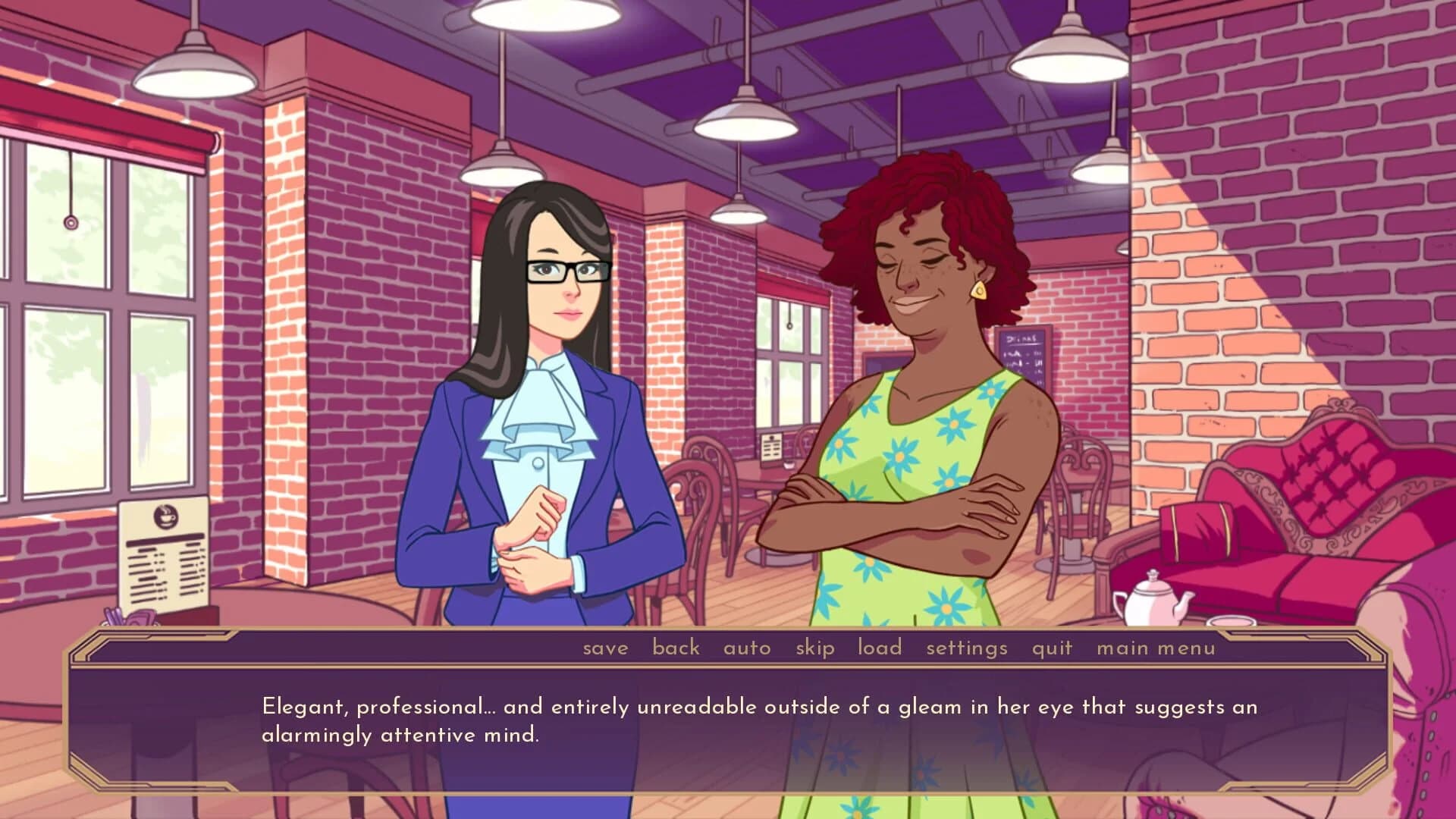The image size is (1456, 819).
Task: Click the coffee cup icon on the table menu
Action: (167, 515)
